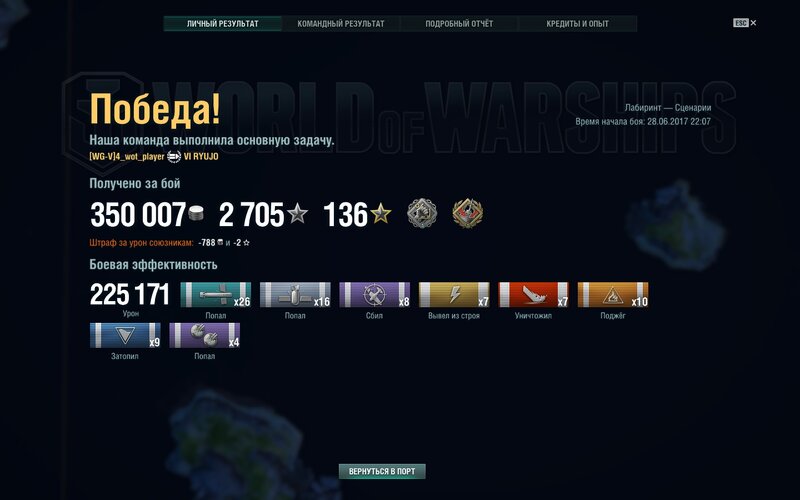
Task: Show the Подробный отчёт tab
Action: 459,23
